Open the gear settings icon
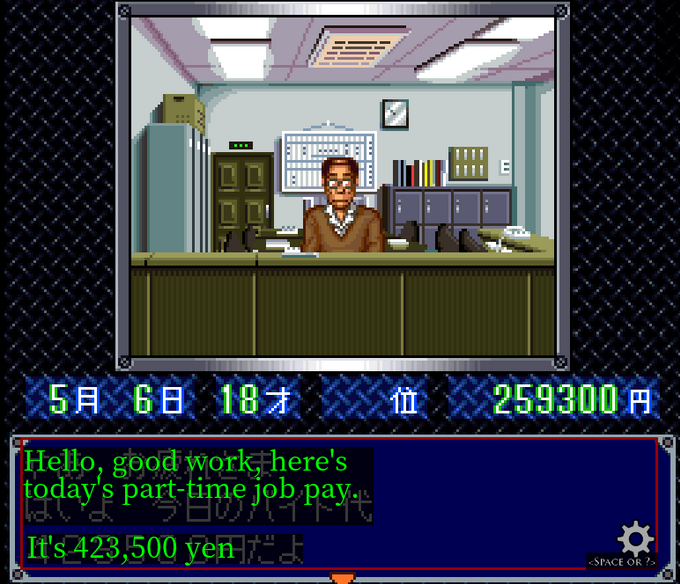The width and height of the screenshot is (680, 584). (635, 539)
